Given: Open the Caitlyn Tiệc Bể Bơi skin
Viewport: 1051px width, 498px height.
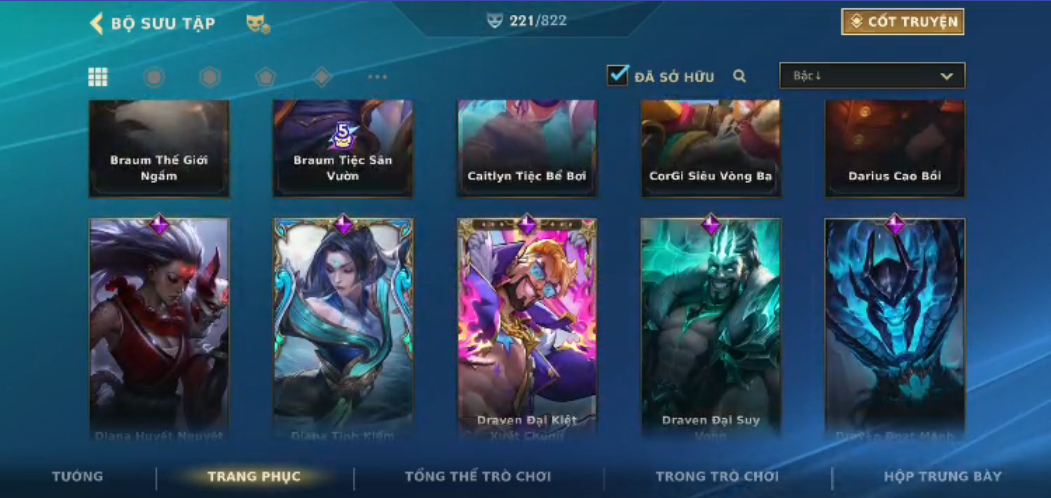Looking at the screenshot, I should point(527,148).
